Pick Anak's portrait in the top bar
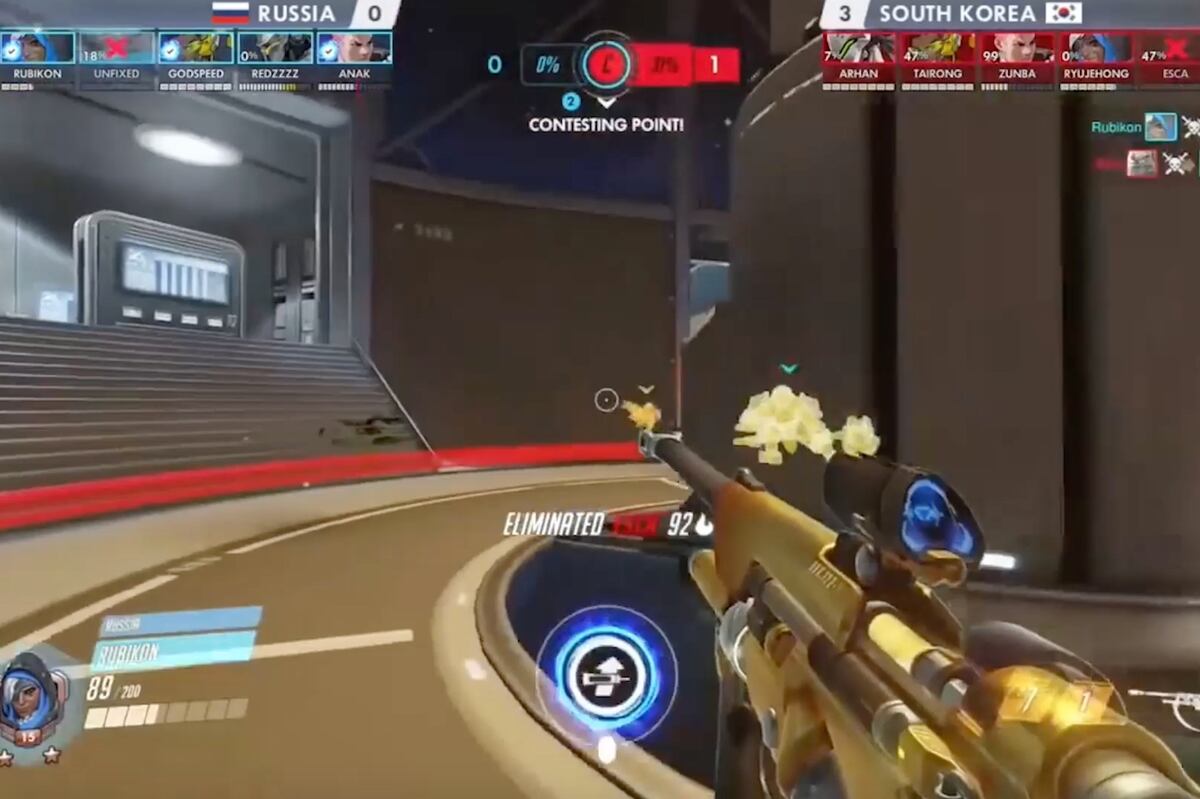 pyautogui.click(x=354, y=48)
